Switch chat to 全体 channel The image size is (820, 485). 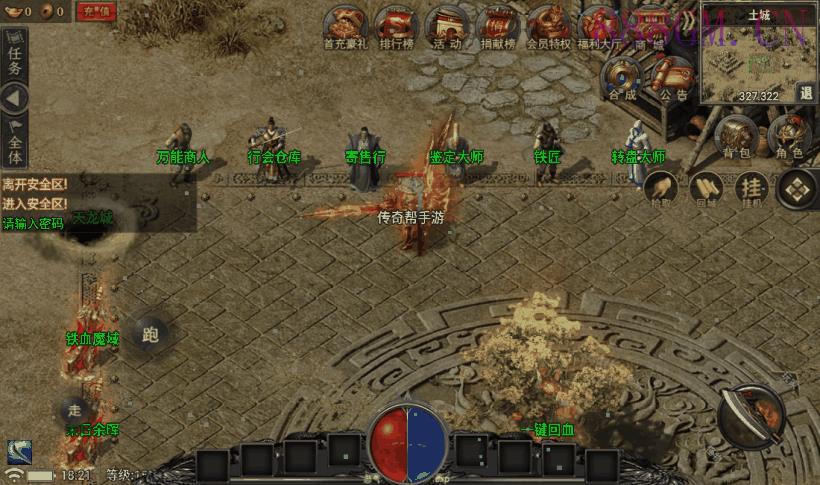click(14, 143)
